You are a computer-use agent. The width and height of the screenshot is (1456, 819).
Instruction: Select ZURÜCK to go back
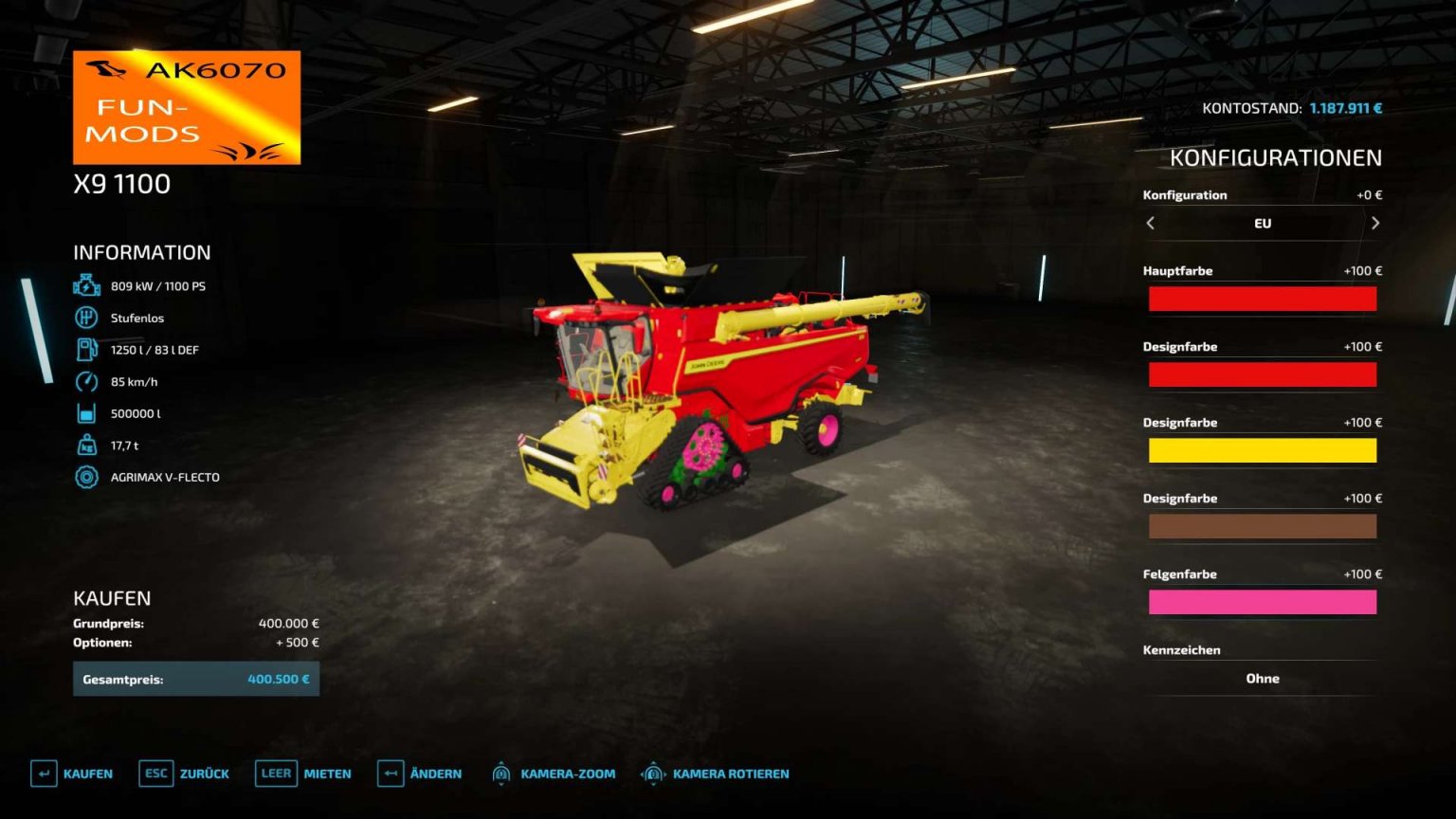(205, 773)
